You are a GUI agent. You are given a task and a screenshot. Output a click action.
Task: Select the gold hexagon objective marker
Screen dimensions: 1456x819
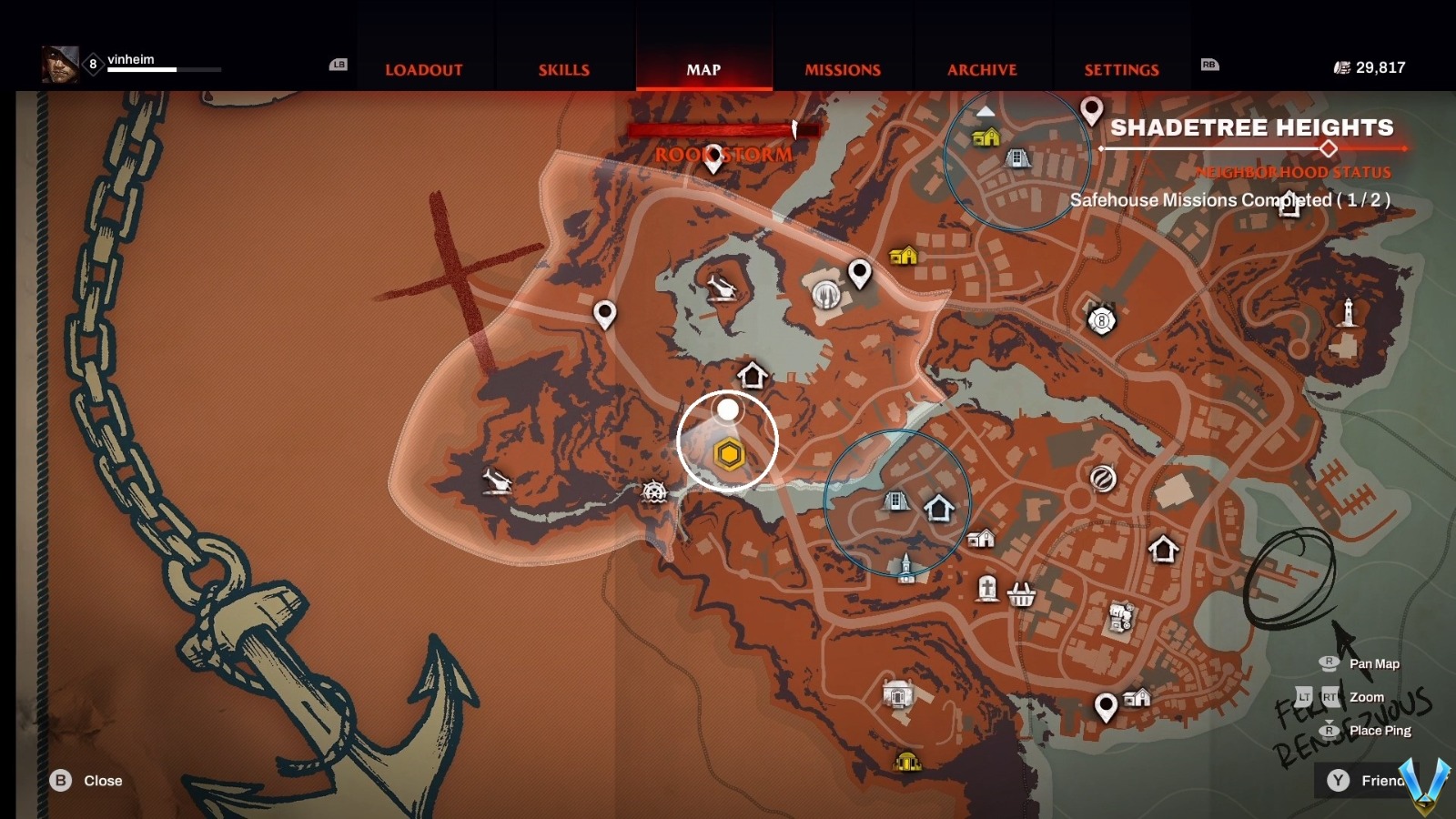729,454
